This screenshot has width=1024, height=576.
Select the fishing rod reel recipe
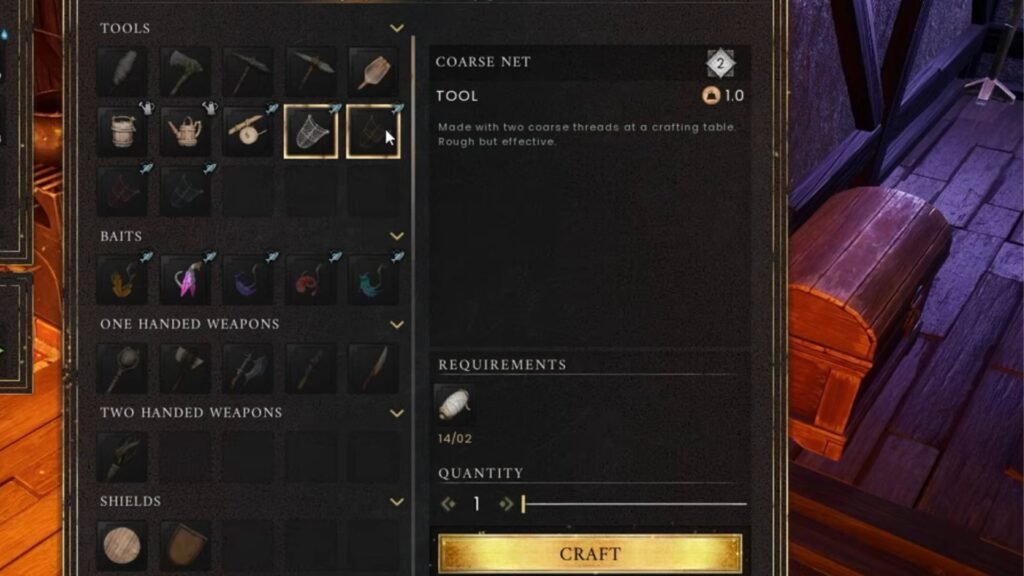[247, 133]
